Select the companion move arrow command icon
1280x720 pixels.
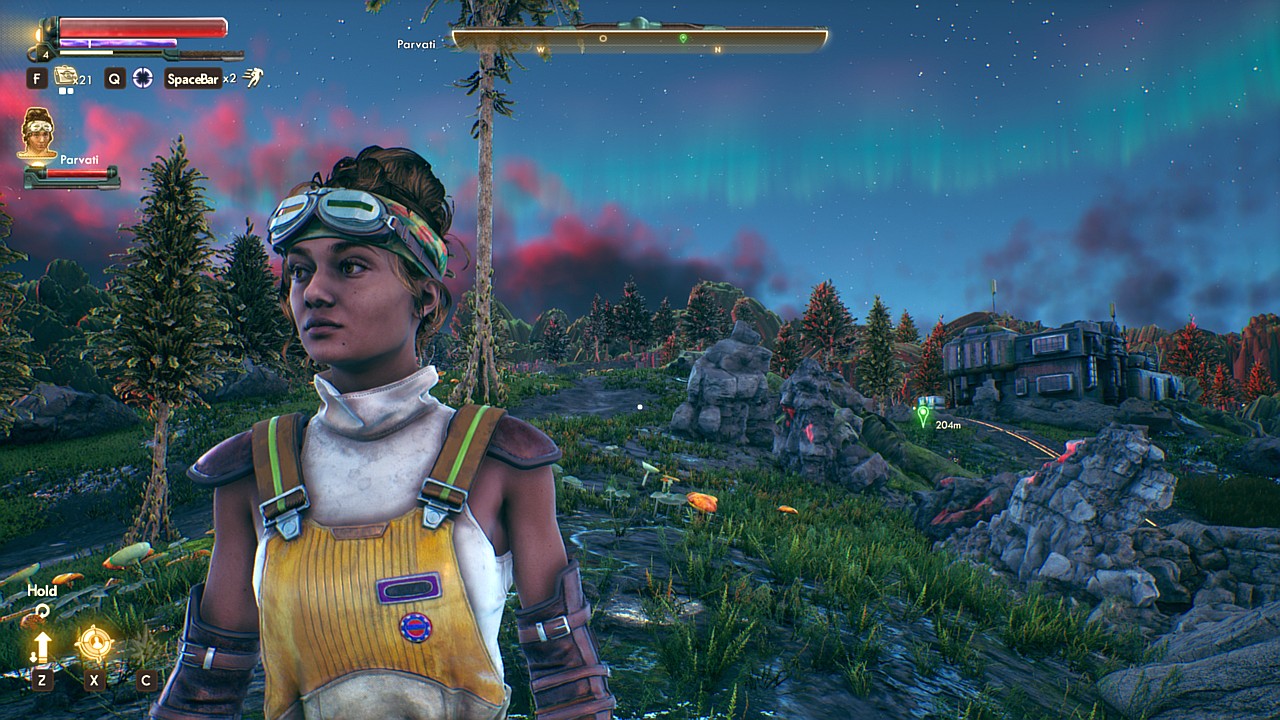(42, 646)
